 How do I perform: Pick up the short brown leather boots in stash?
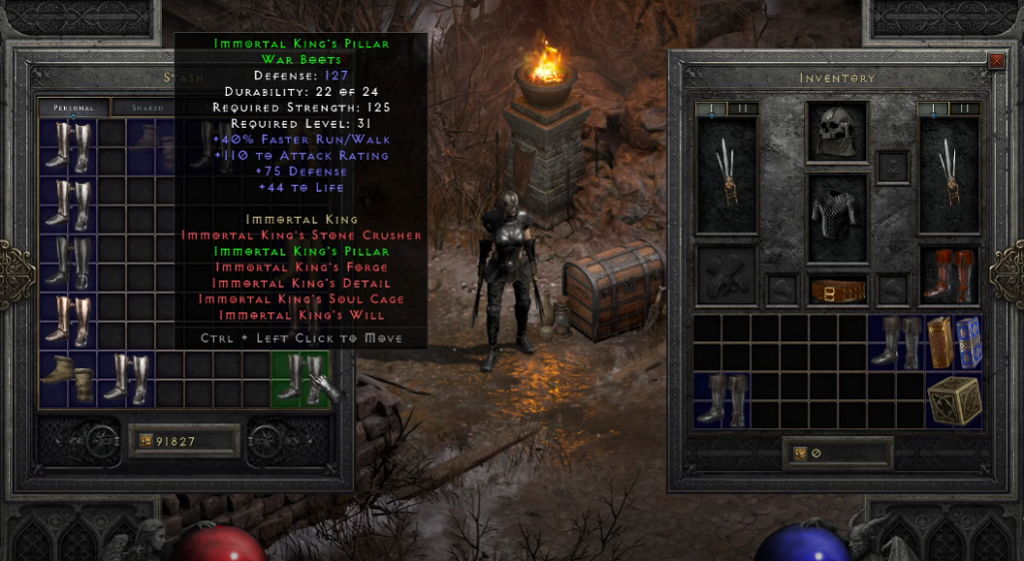click(x=68, y=379)
